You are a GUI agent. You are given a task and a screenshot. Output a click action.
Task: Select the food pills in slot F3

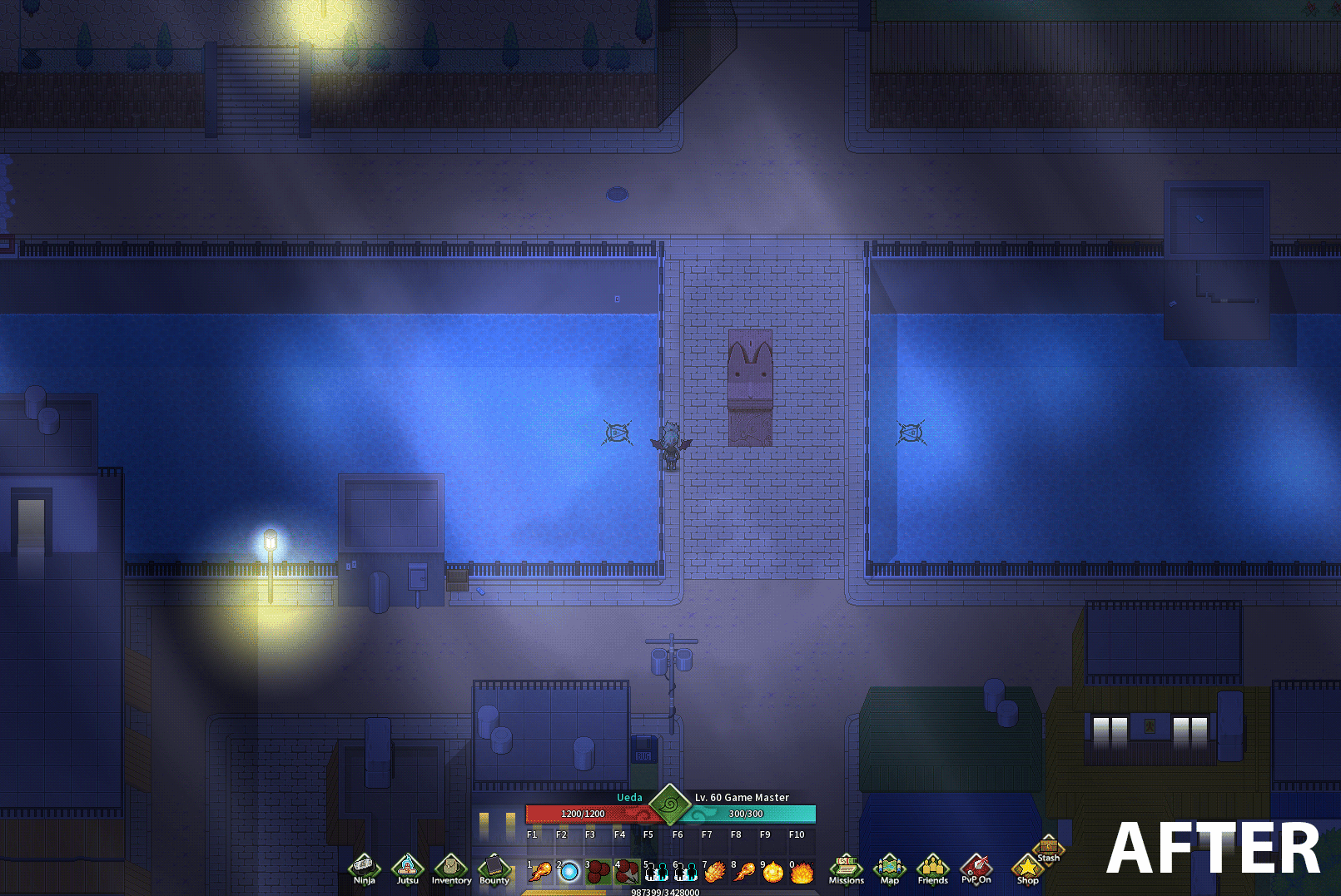tap(598, 871)
